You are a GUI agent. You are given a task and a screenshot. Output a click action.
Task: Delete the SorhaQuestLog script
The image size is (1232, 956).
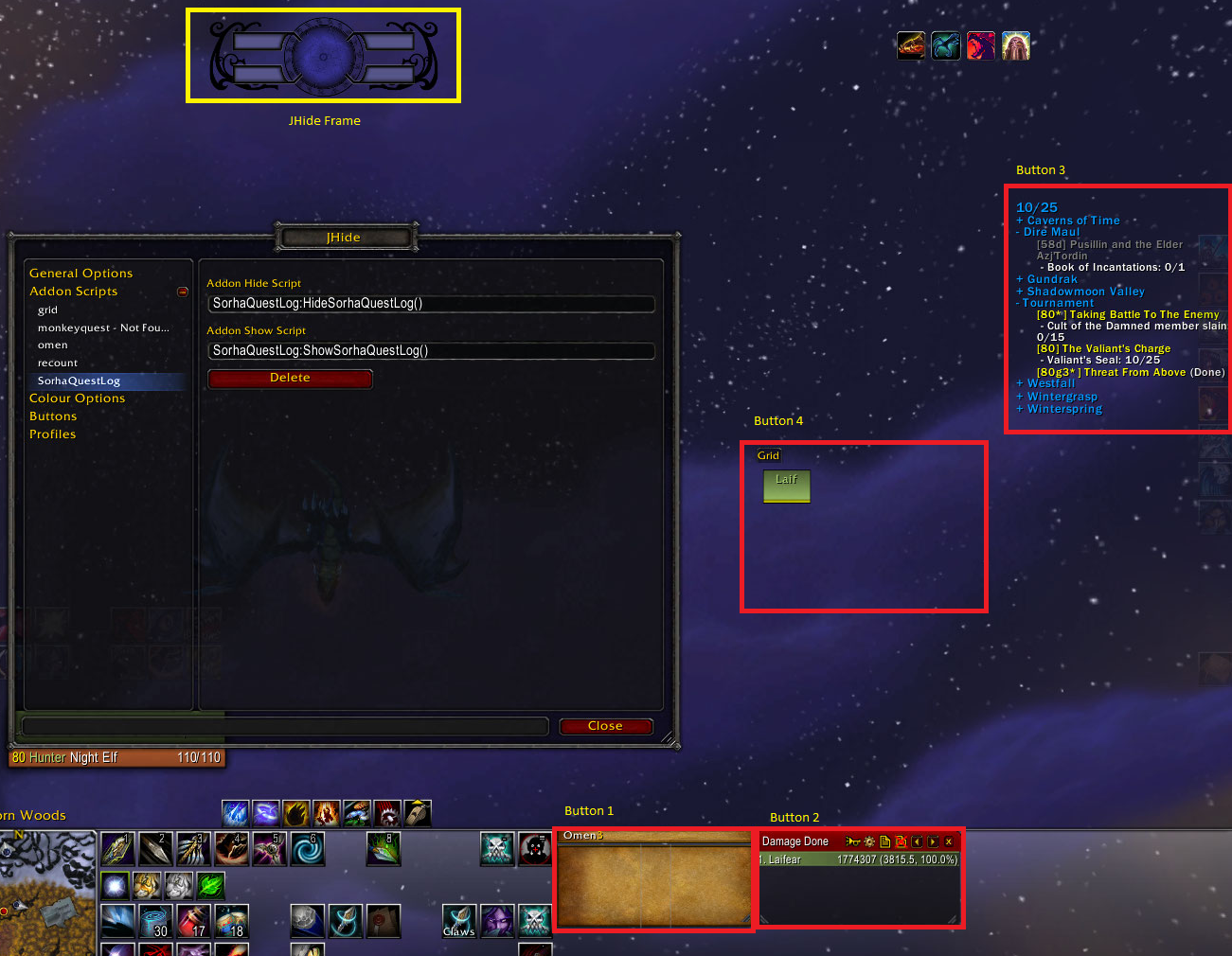[x=290, y=379]
